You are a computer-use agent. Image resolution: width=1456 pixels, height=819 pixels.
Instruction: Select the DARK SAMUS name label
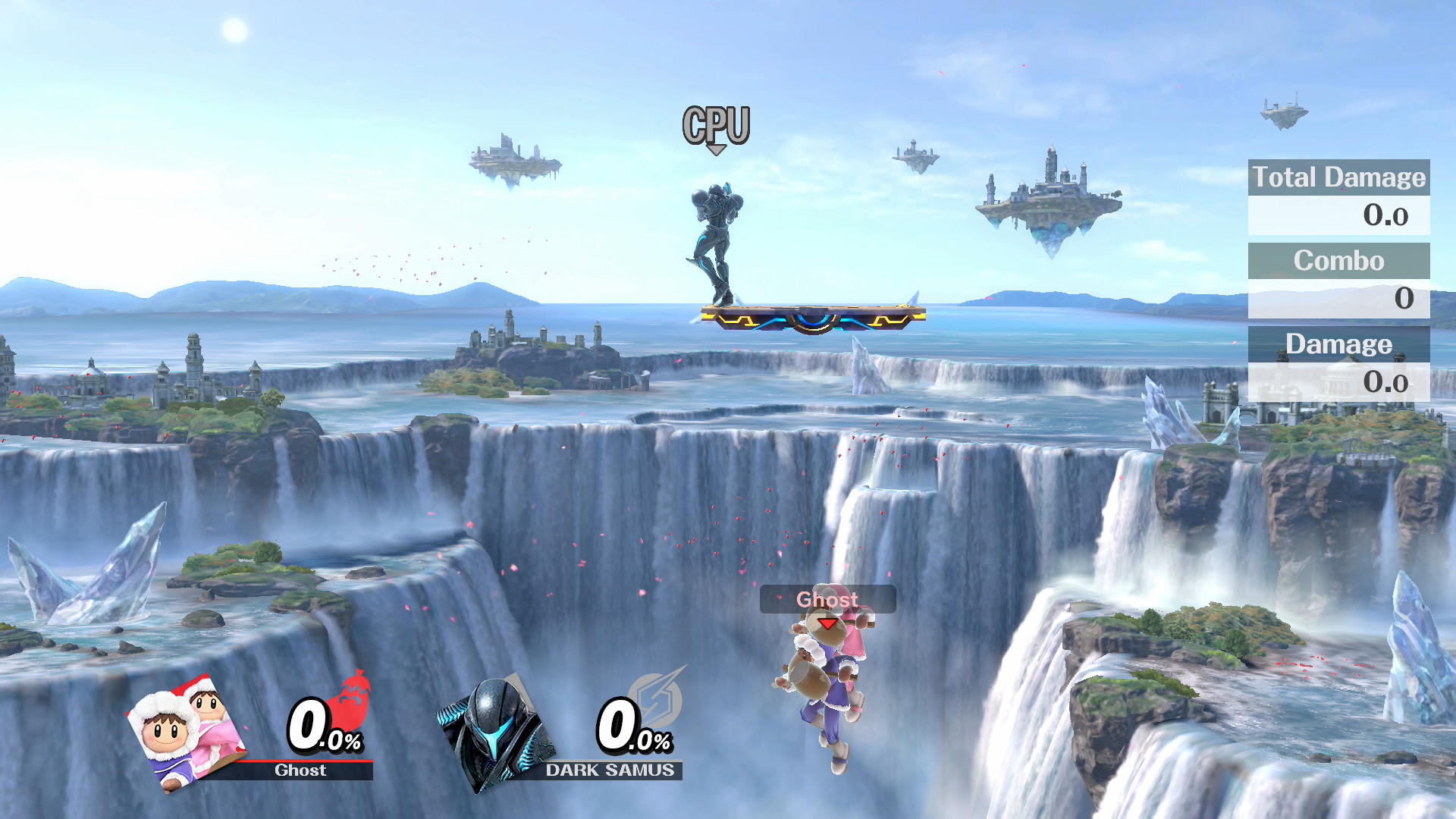[x=610, y=770]
